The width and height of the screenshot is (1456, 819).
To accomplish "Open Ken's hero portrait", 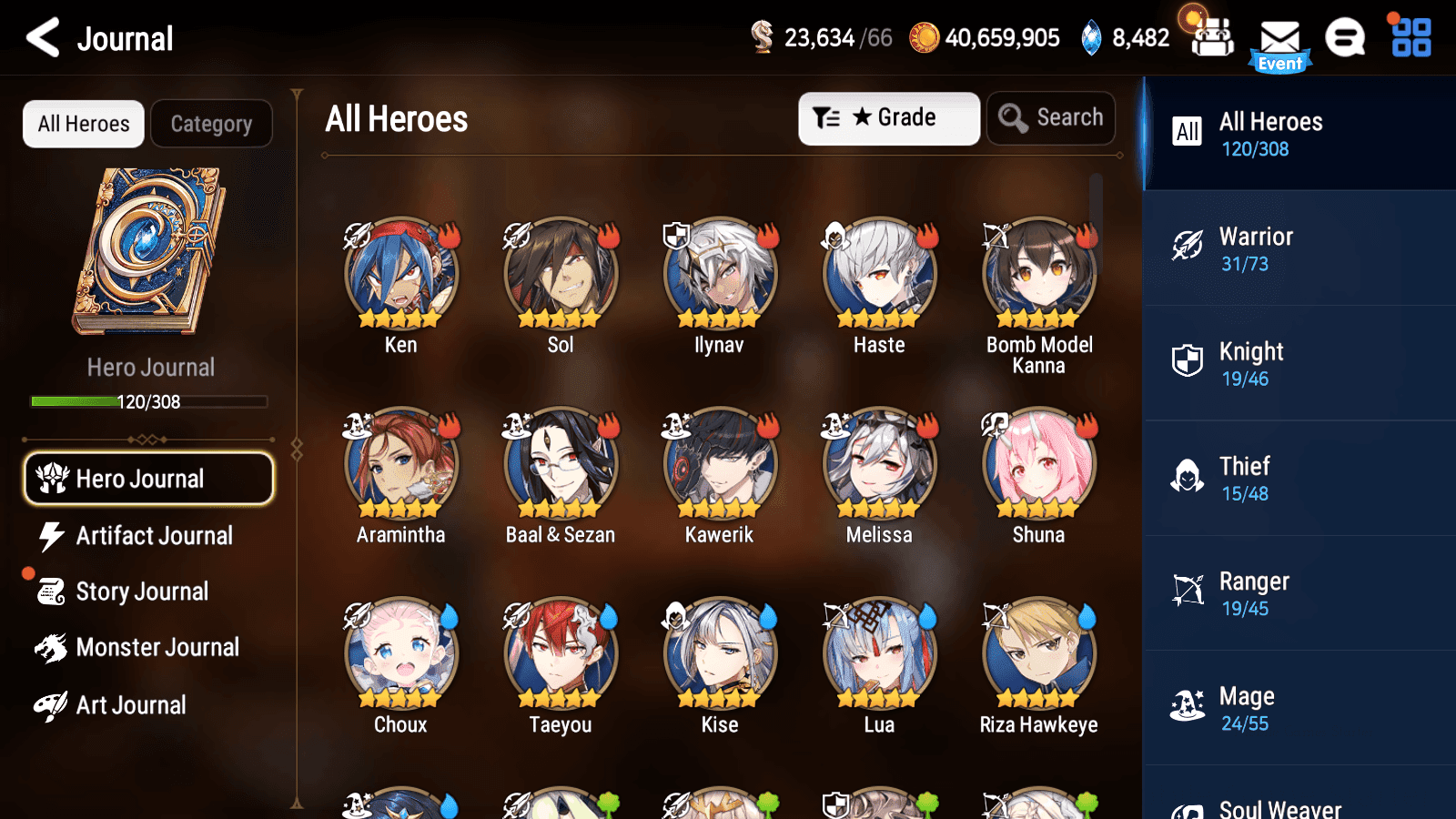I will point(399,271).
